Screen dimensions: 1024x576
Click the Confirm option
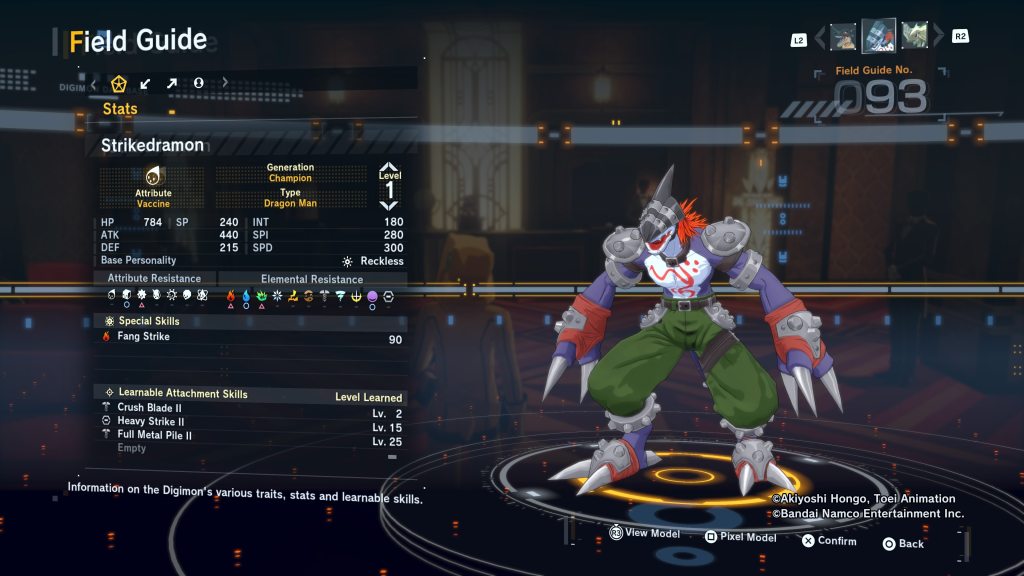[829, 541]
